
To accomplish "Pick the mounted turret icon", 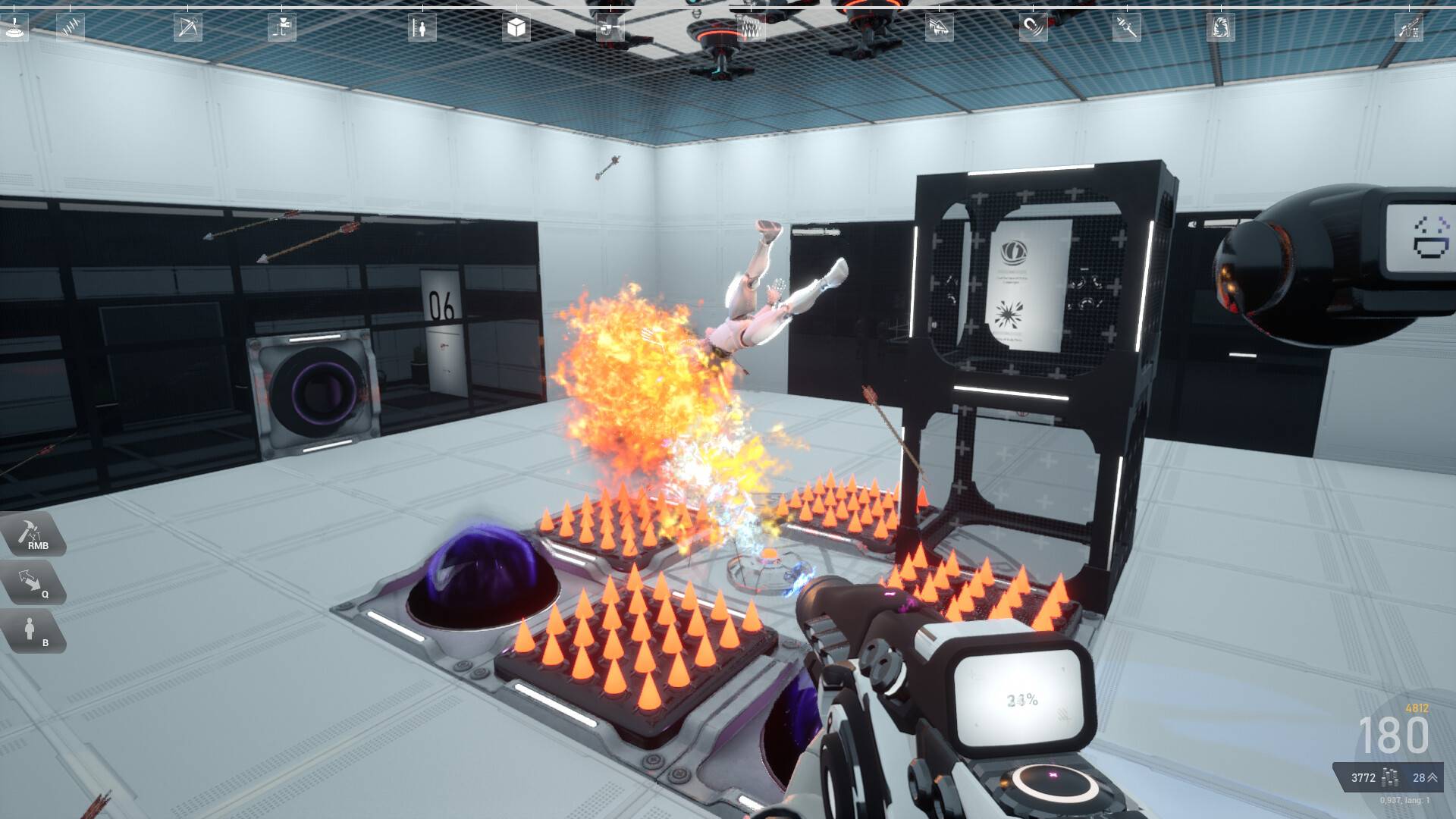I will (282, 28).
